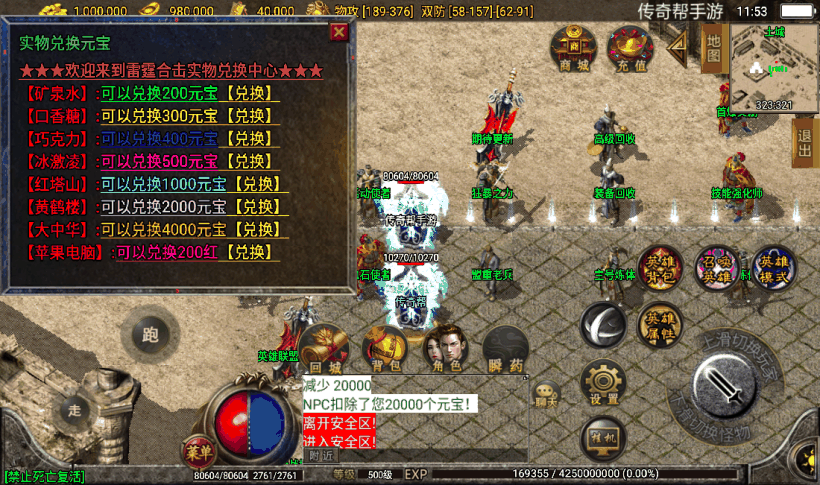Open the 角色 character sheet
This screenshot has height=485, width=820.
(x=447, y=348)
